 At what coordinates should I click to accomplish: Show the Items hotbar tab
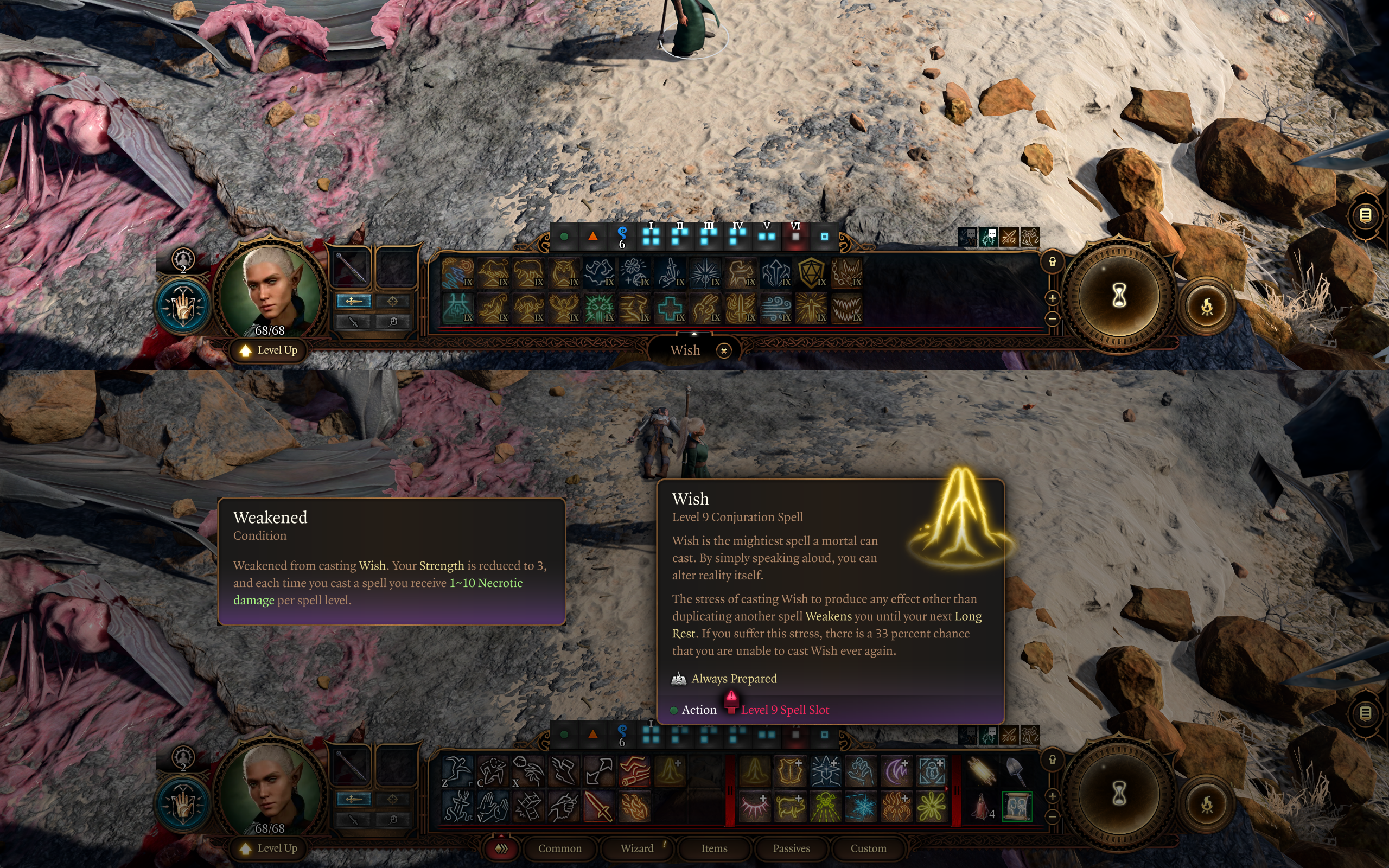click(714, 848)
